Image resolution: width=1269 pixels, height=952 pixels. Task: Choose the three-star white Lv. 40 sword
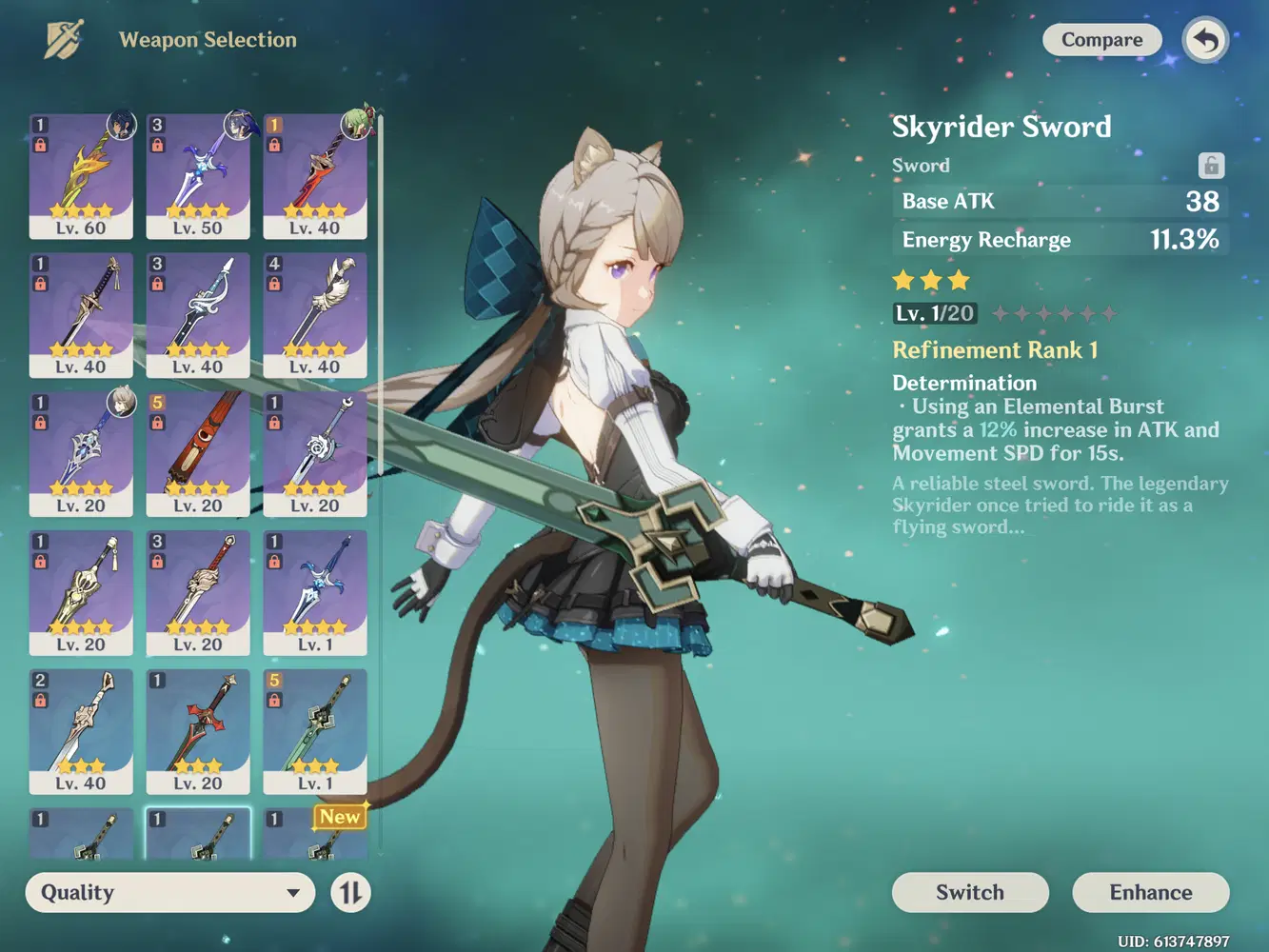(x=81, y=731)
